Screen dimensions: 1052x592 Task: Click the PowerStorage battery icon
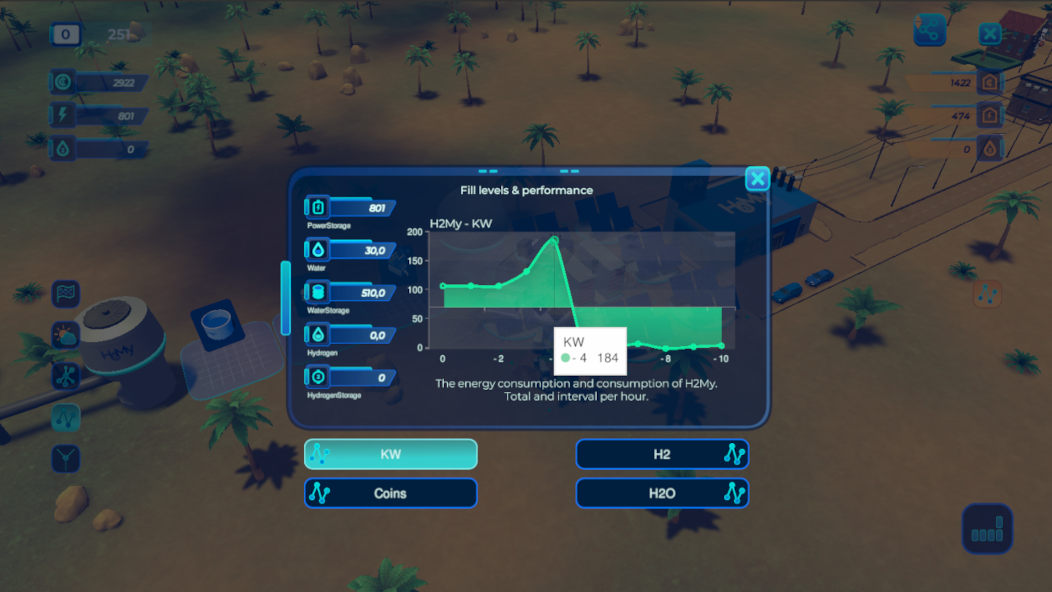(318, 208)
